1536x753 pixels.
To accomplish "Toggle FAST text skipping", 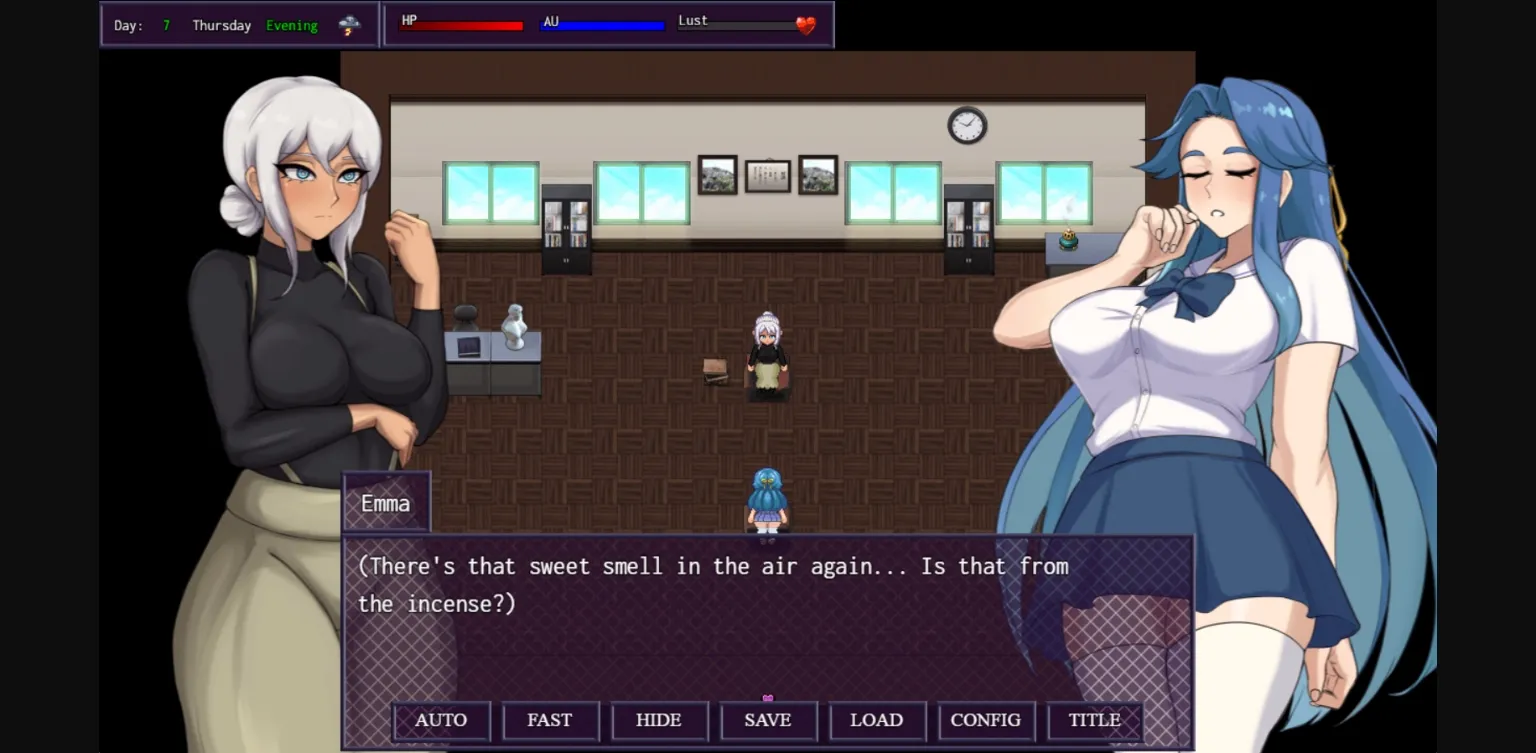I will (x=550, y=720).
